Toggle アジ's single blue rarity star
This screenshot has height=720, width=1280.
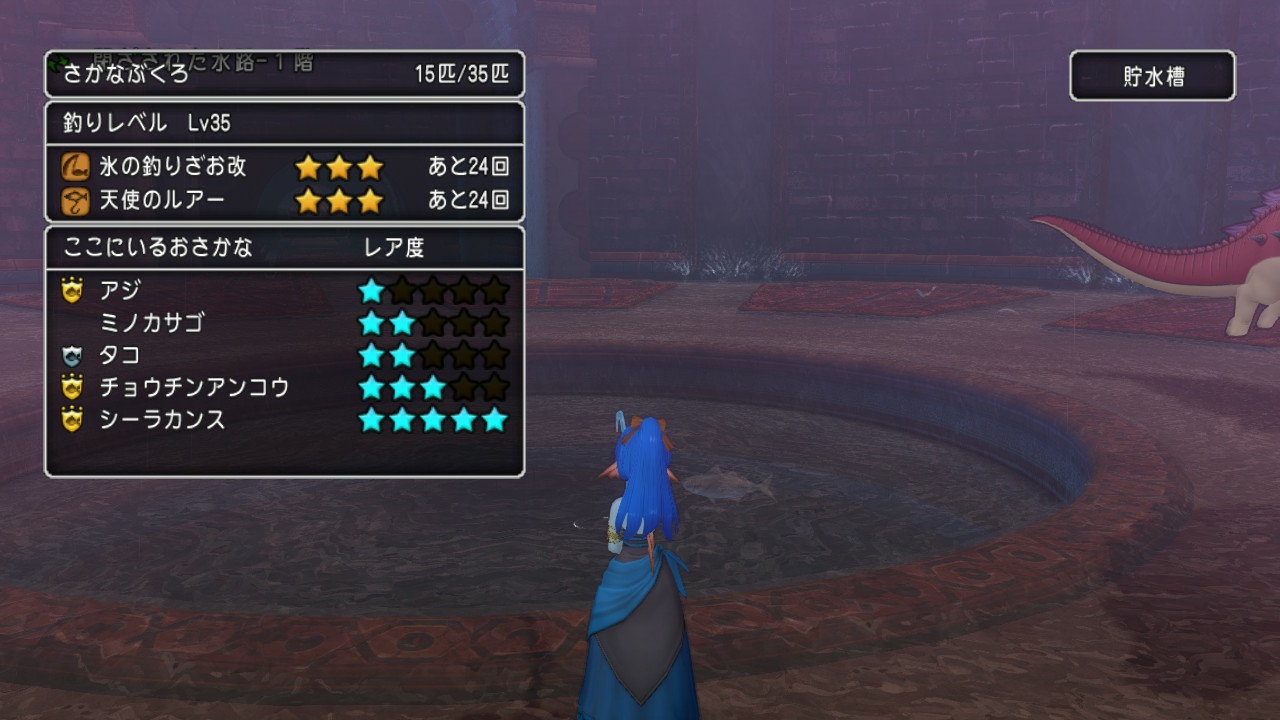[372, 288]
